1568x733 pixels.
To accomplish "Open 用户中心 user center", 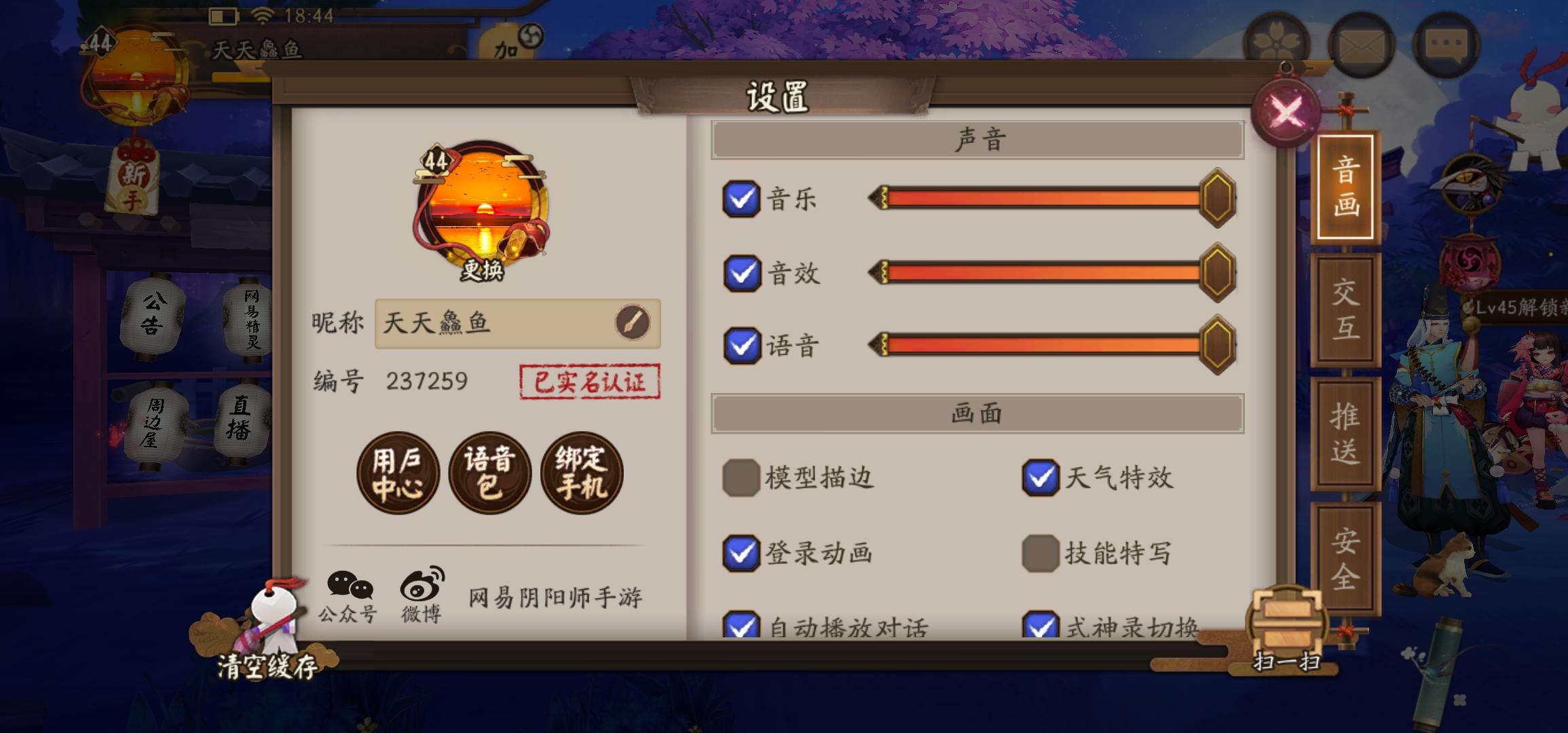I will click(398, 473).
